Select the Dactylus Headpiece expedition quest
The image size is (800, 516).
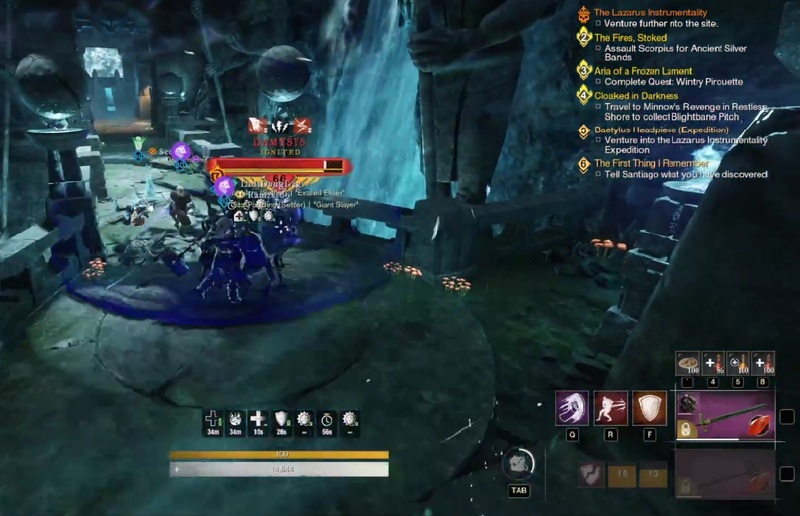pyautogui.click(x=658, y=130)
